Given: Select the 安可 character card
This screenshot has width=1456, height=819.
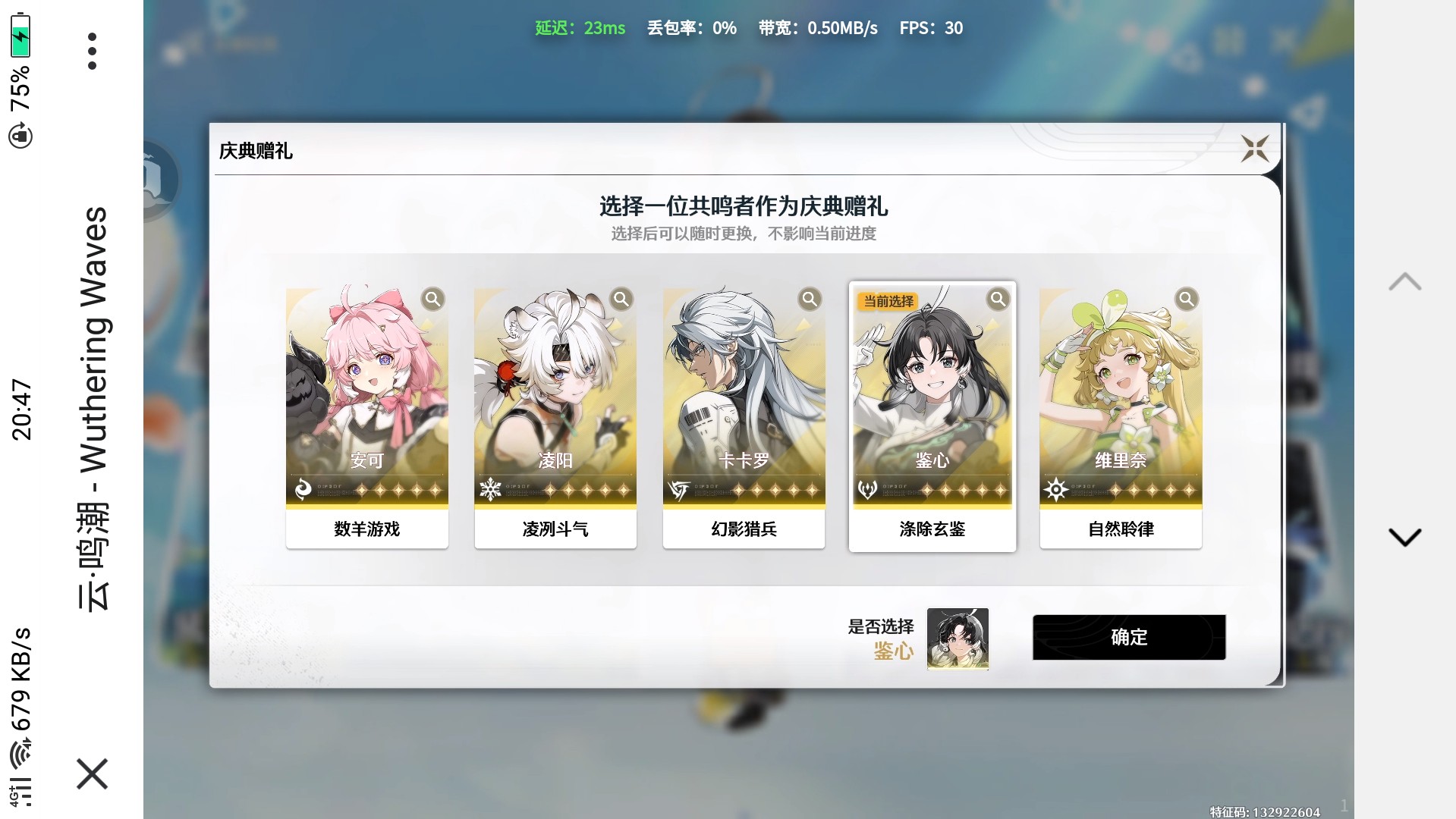Looking at the screenshot, I should (x=366, y=409).
